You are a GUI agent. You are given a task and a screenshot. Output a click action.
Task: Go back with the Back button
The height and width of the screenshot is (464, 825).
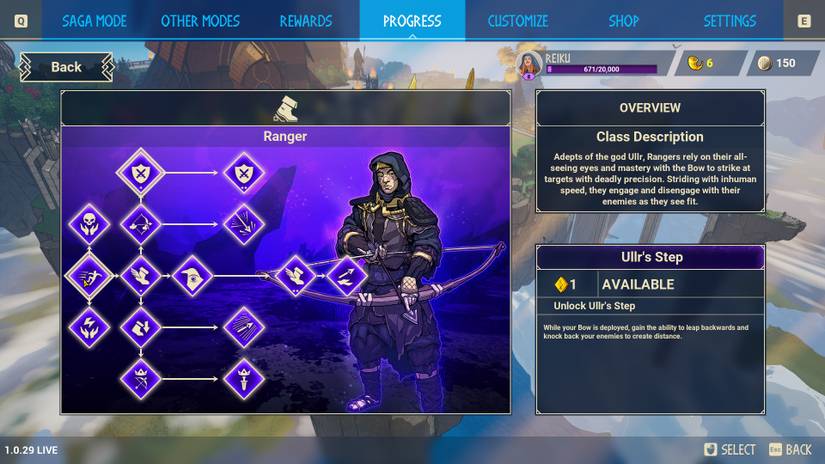(x=66, y=67)
